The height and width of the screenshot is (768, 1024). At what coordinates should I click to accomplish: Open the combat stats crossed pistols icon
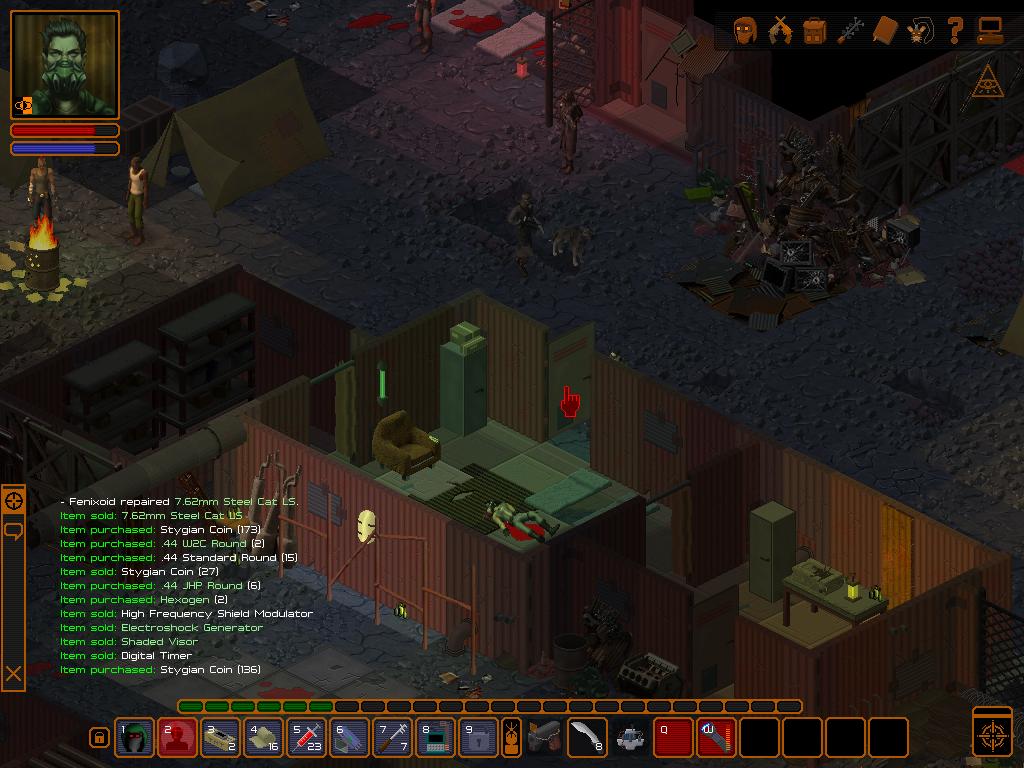[x=780, y=31]
